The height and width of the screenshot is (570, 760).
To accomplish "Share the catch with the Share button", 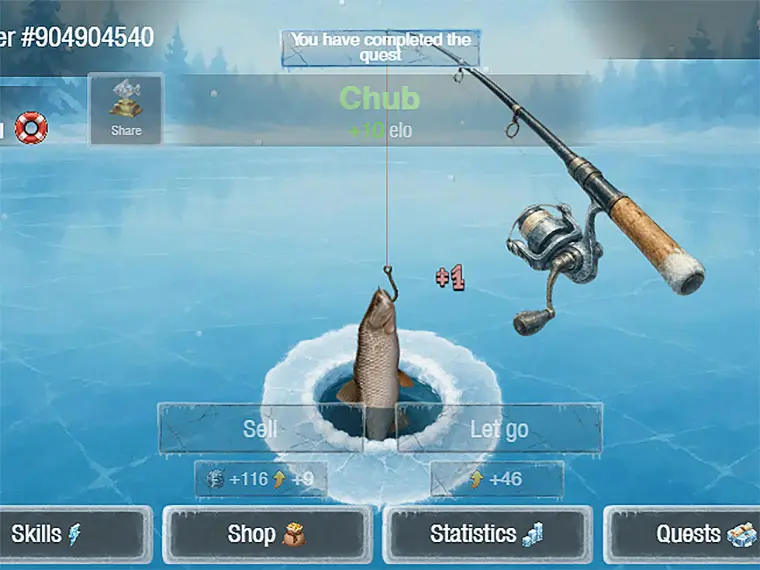I will (126, 110).
